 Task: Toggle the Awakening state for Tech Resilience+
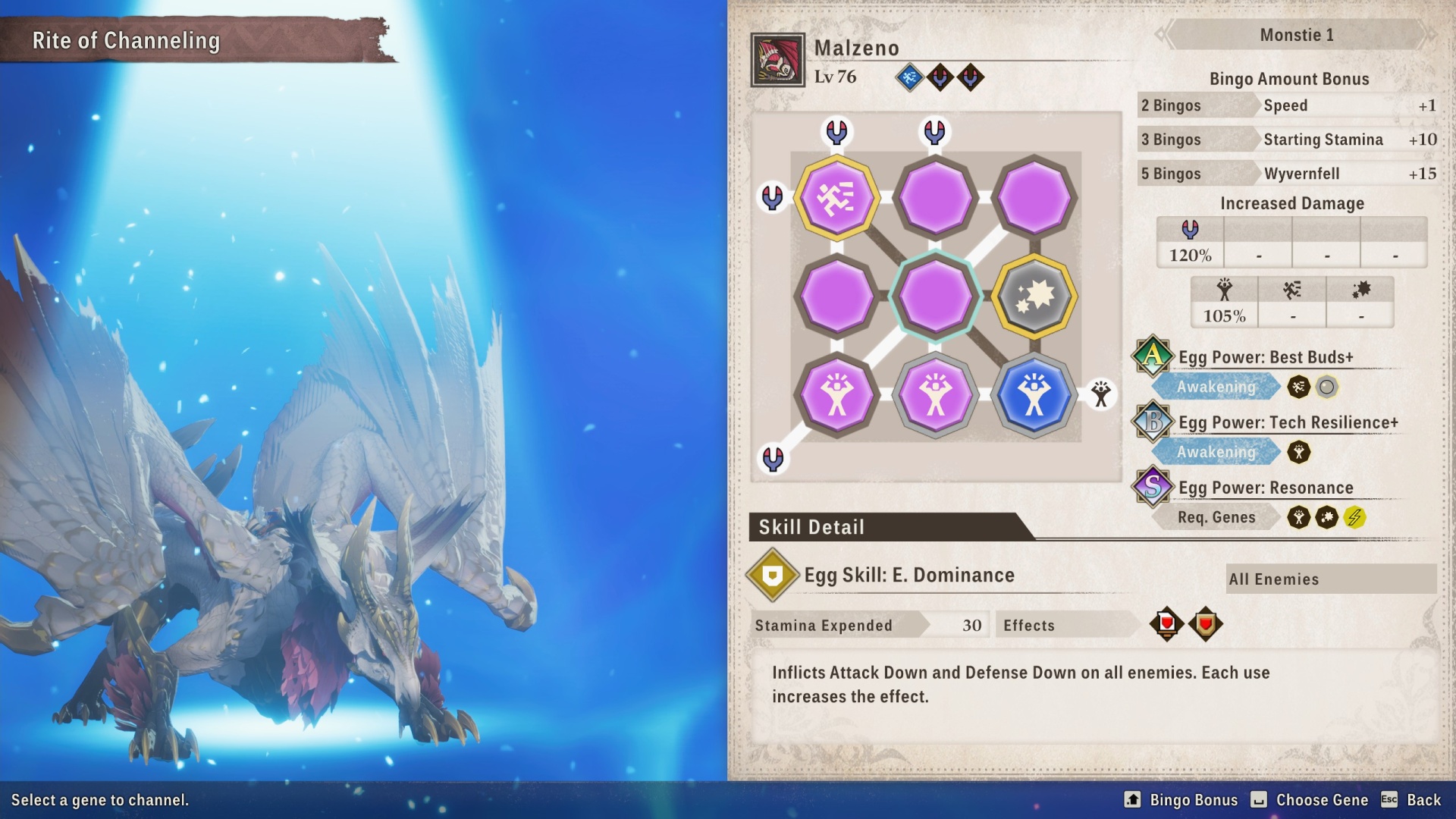point(1216,452)
